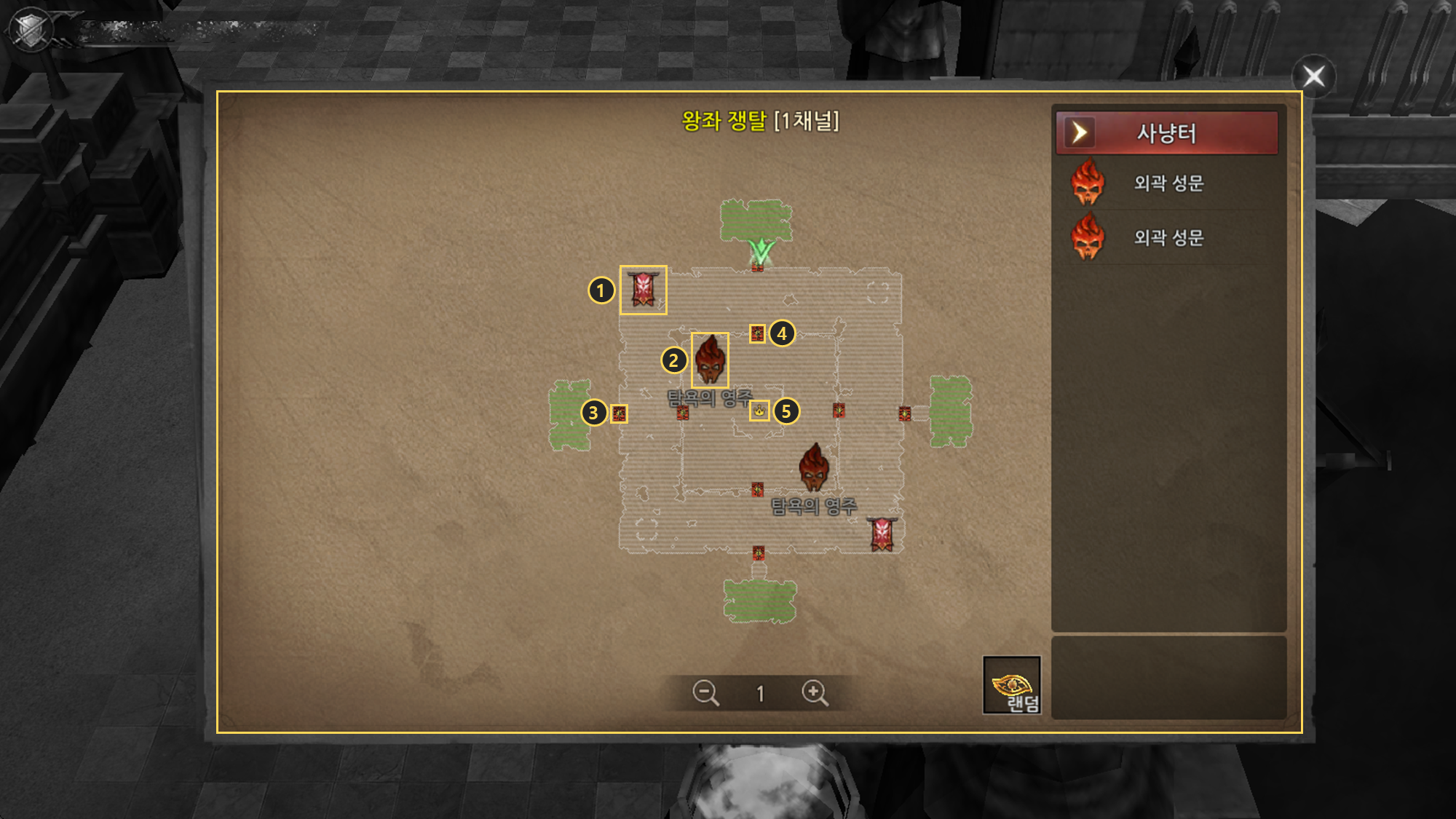Image resolution: width=1456 pixels, height=819 pixels.
Task: Activate the 랜덤 random teleport button
Action: tap(1012, 685)
